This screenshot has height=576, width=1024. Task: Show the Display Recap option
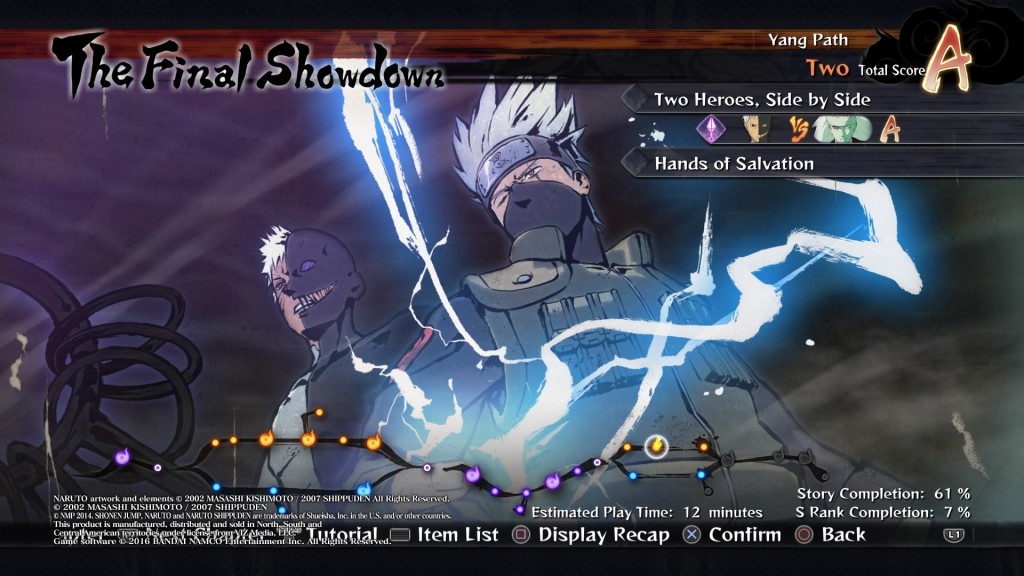[x=591, y=535]
